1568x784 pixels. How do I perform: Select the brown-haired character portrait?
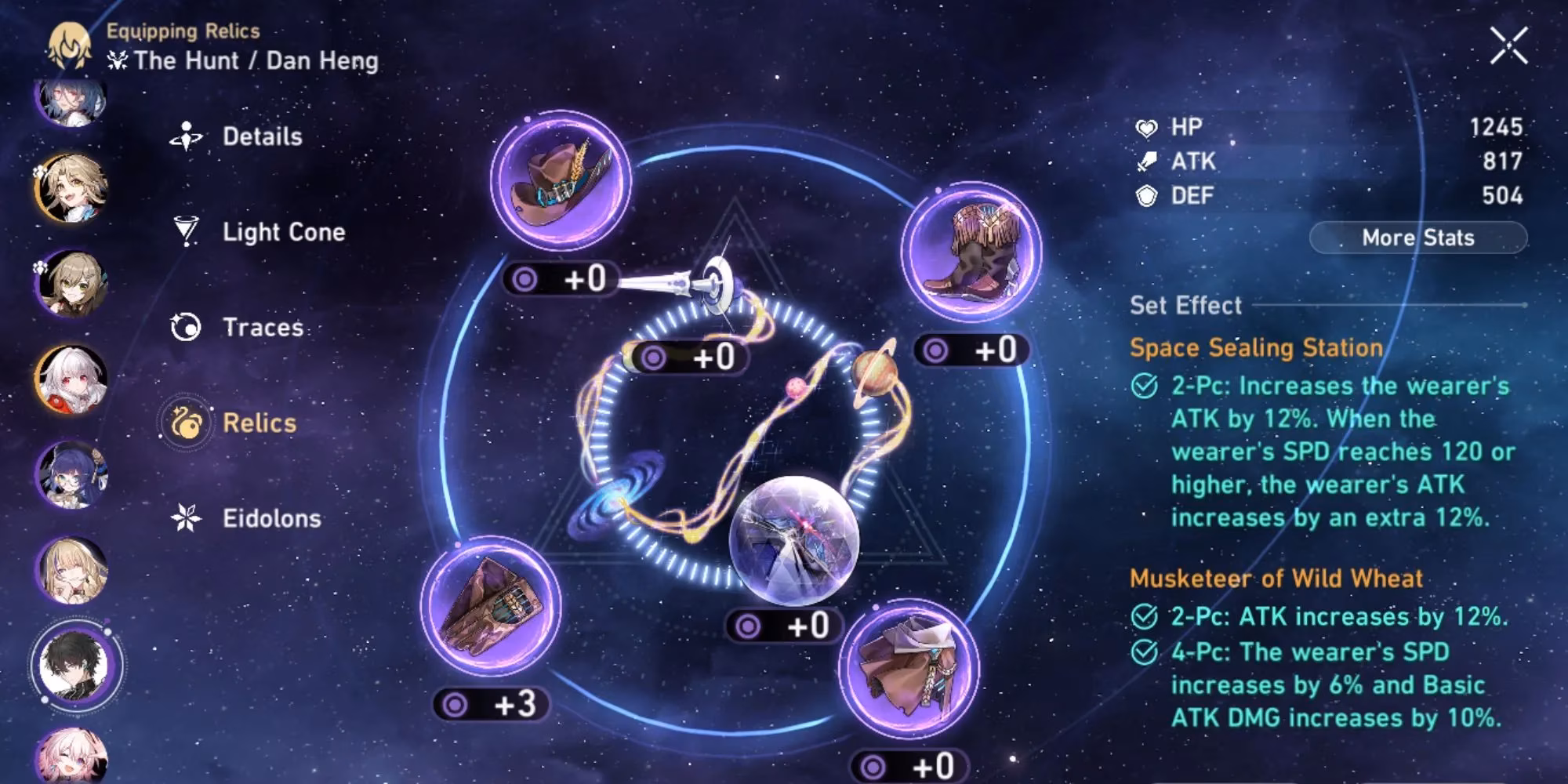(x=71, y=284)
